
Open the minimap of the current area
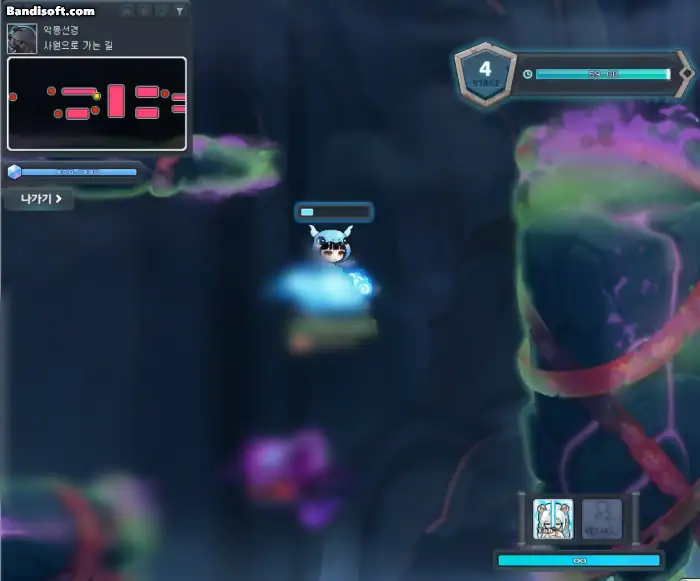(x=97, y=103)
